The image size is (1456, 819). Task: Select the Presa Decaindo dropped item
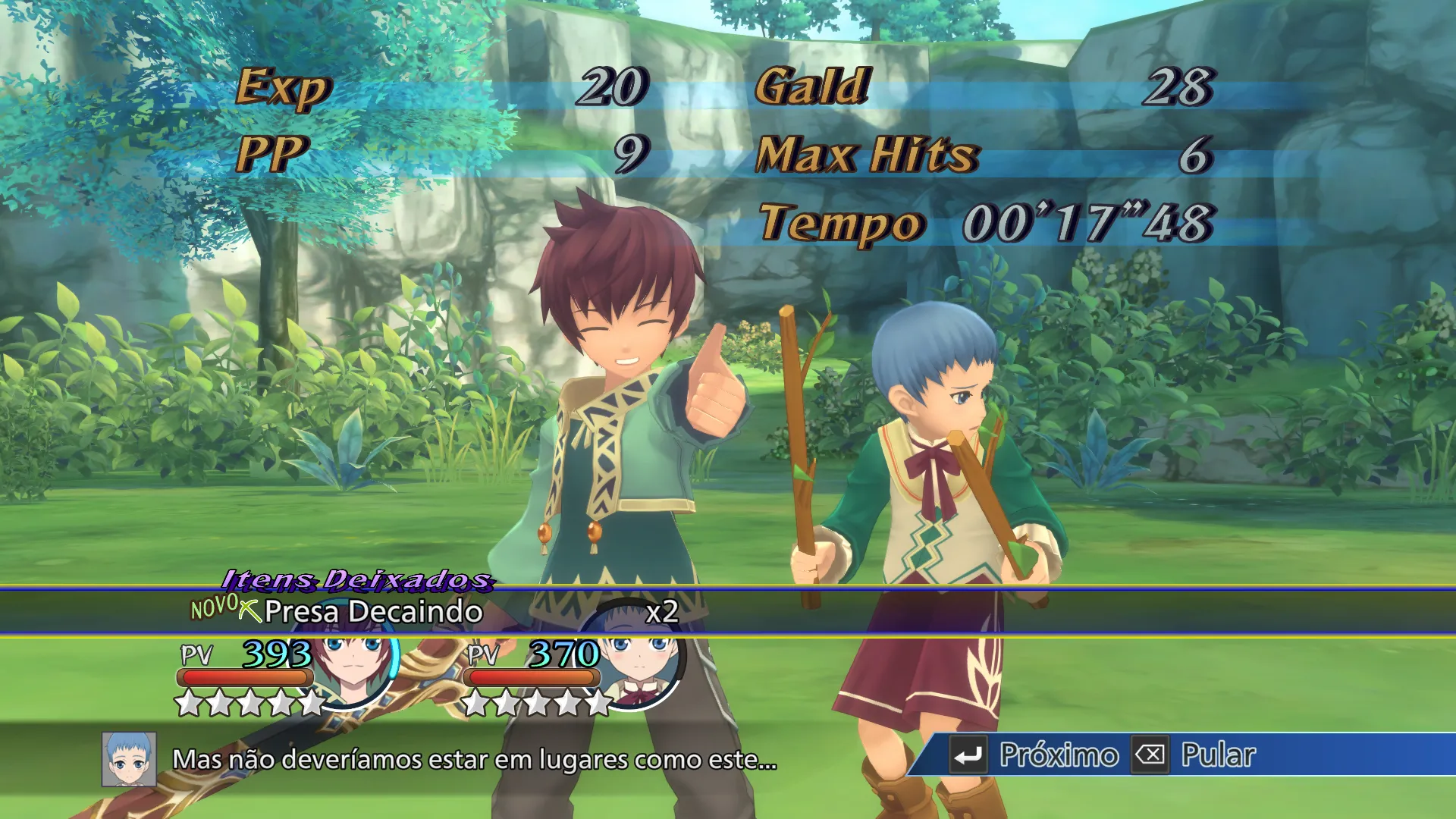pos(372,611)
